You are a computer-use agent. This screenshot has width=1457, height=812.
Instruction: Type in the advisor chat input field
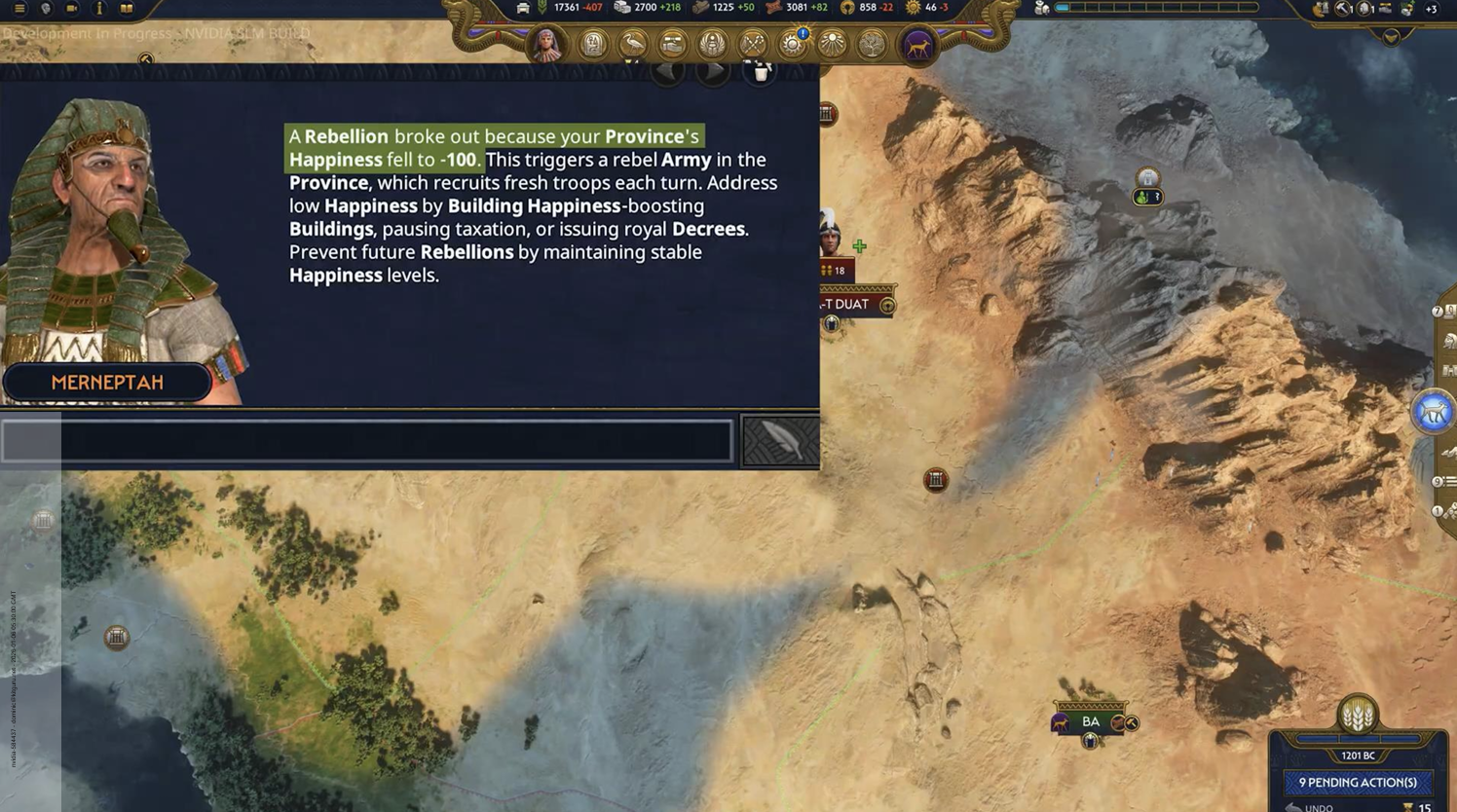[x=366, y=441]
